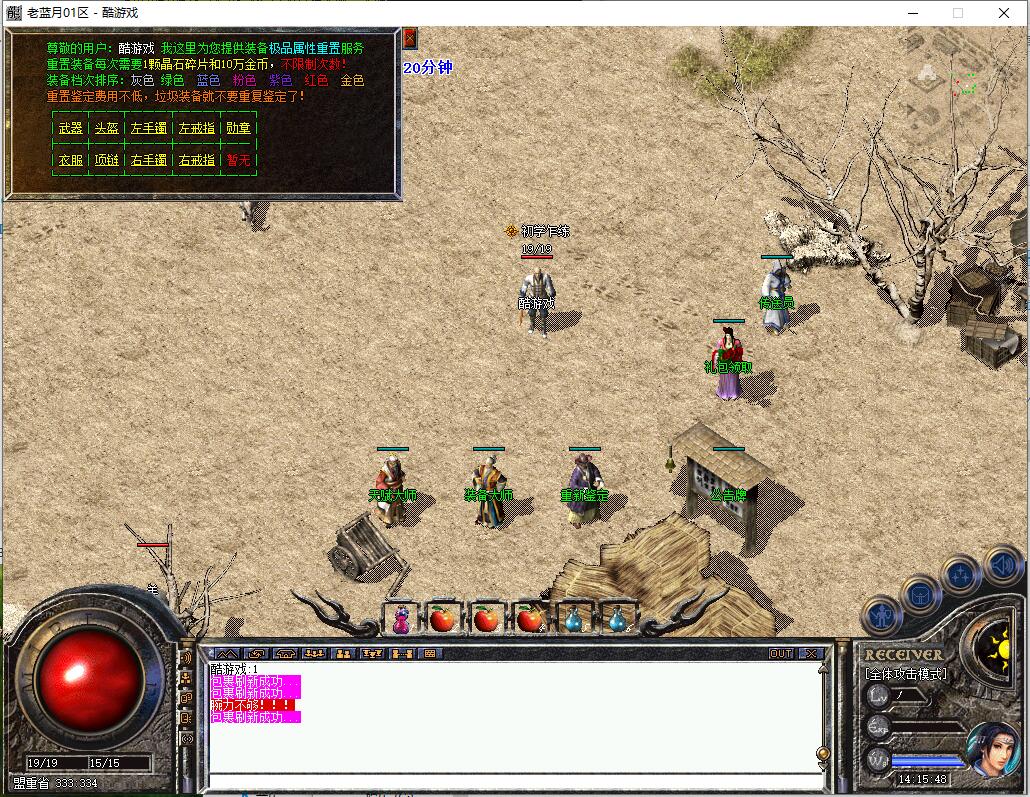Screen dimensions: 1030x797
Task: Open the bag round icon
Action: 920,596
